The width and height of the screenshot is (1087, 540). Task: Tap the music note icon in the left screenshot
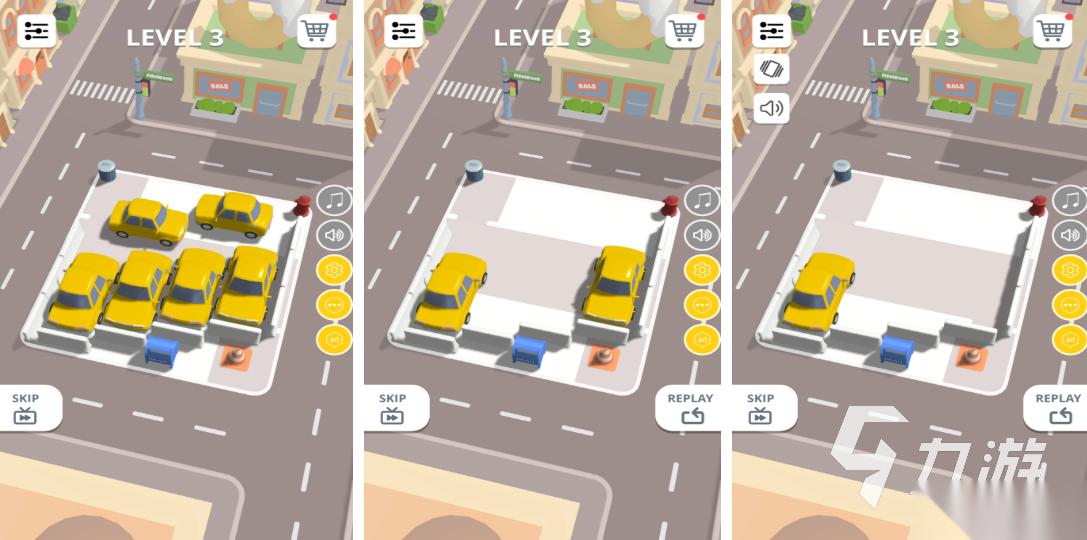pos(334,200)
